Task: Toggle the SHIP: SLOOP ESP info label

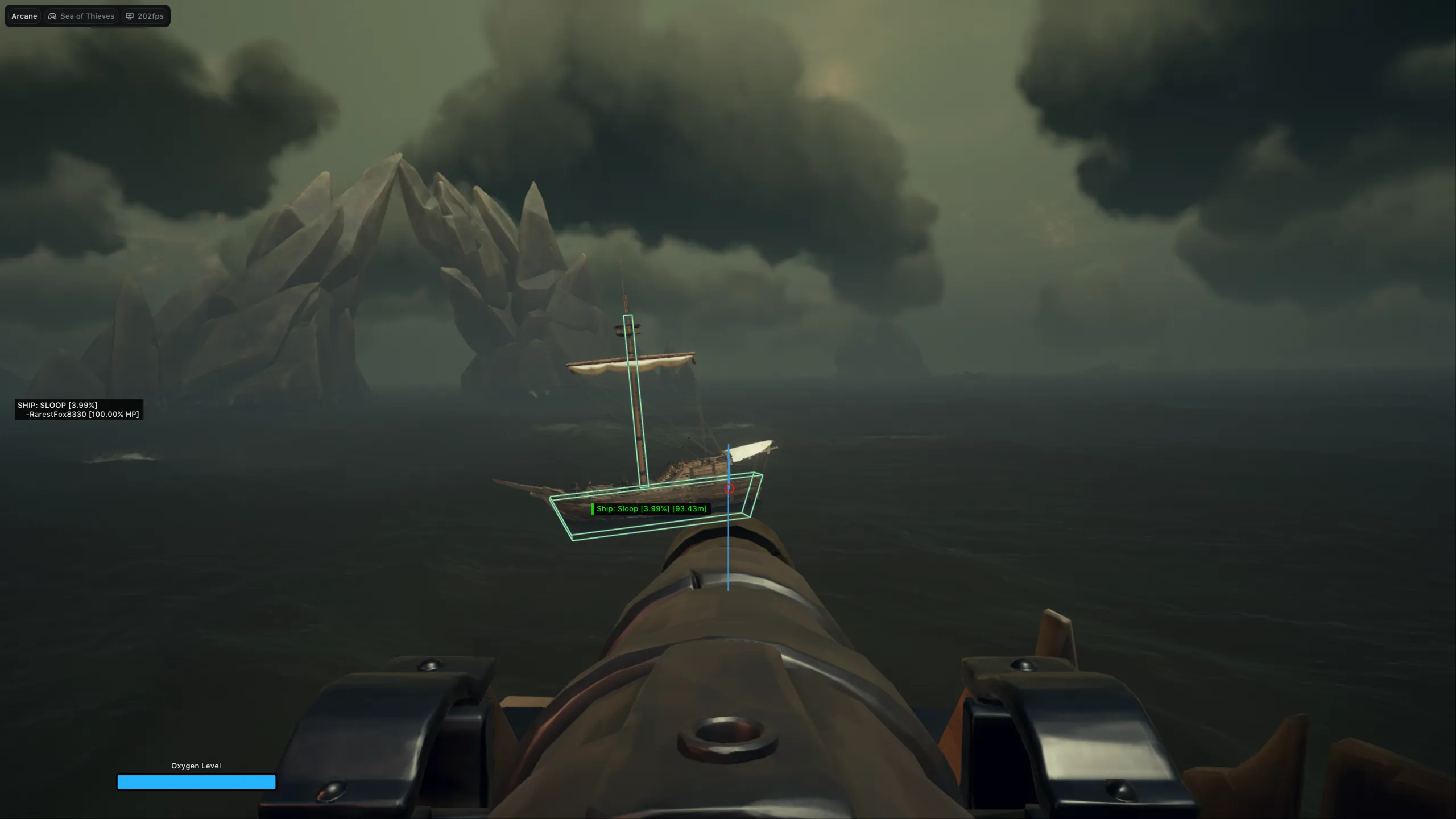Action: (57, 405)
